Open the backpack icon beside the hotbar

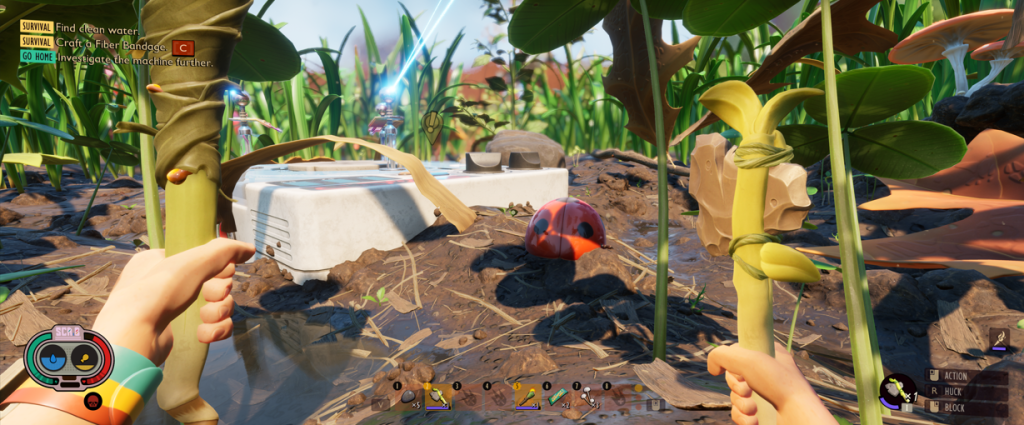tap(655, 404)
